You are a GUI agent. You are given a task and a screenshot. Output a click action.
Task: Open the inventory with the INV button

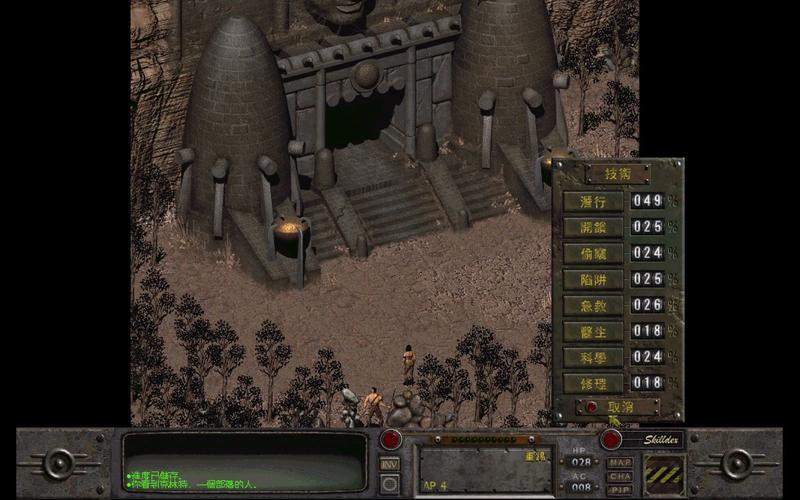(x=390, y=463)
